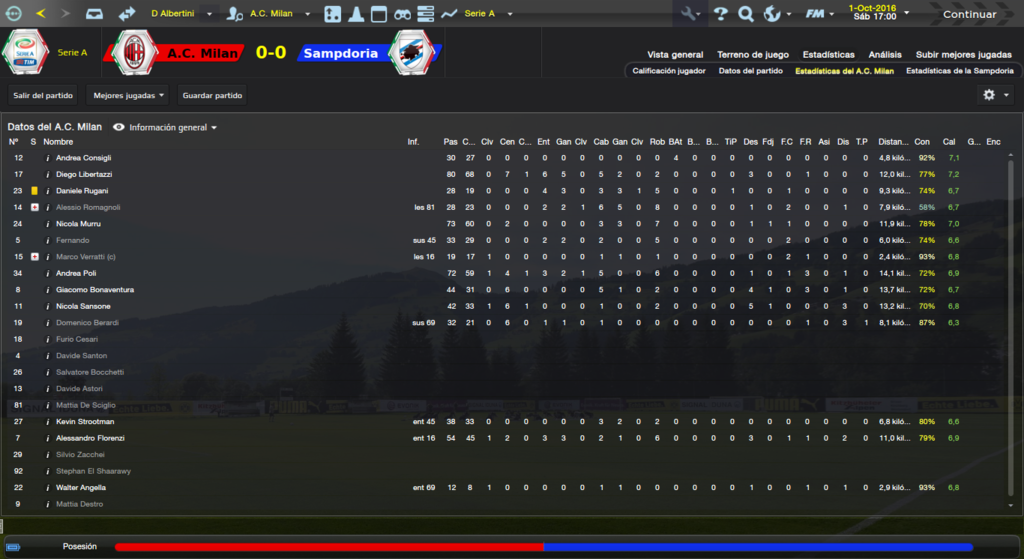
Task: Open the magnifying glass search
Action: pos(745,14)
